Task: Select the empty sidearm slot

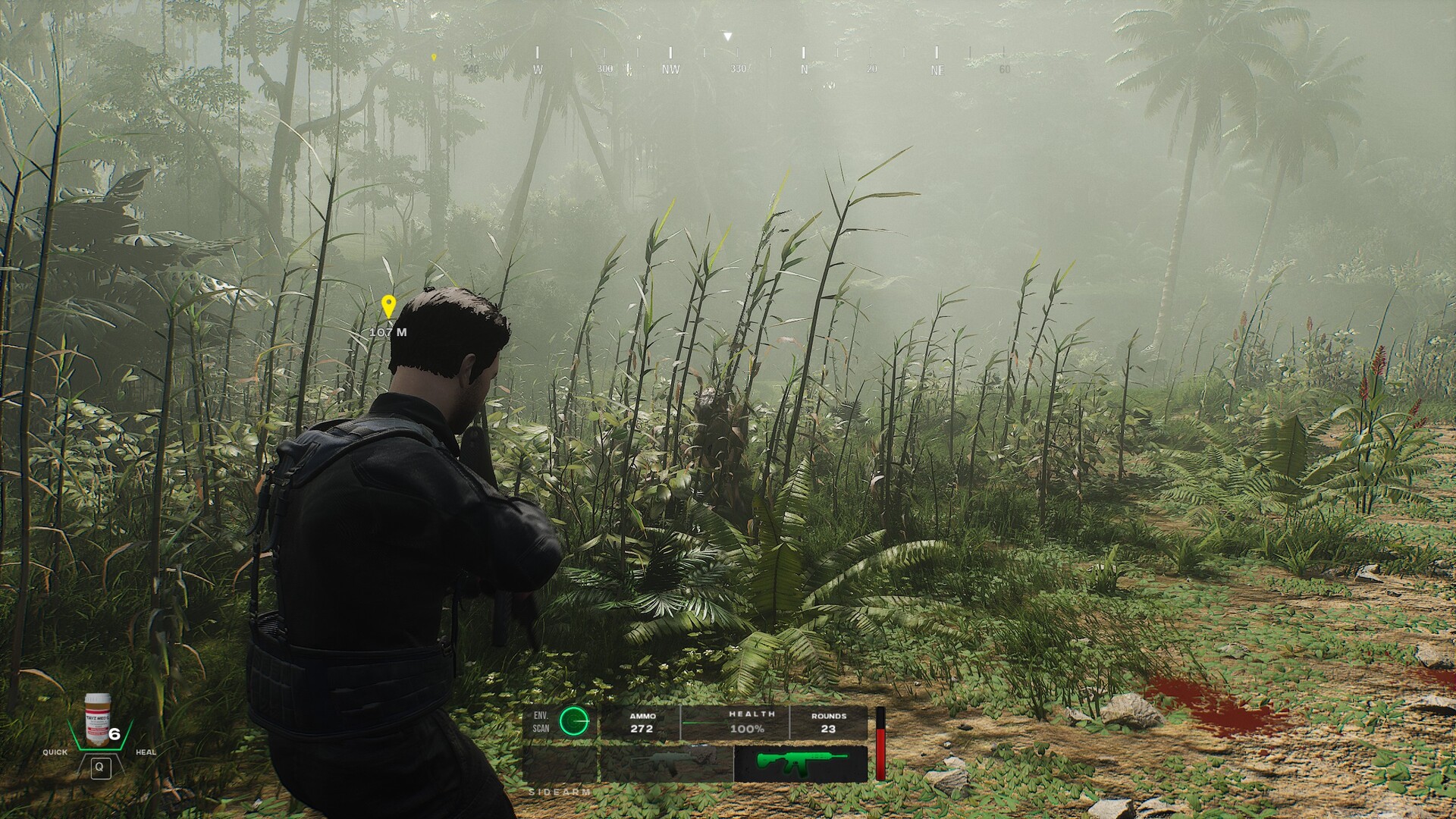Action: [x=560, y=764]
